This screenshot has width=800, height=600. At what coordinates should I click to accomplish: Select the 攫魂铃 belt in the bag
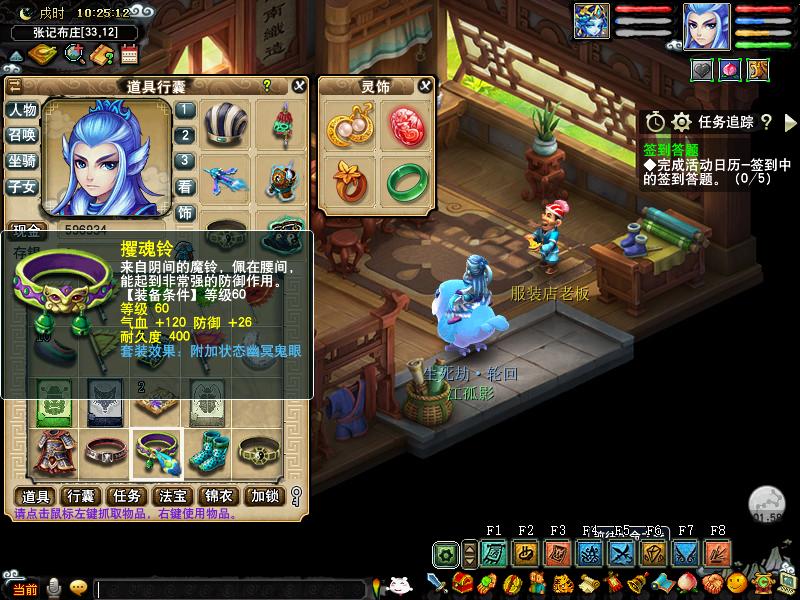(x=157, y=455)
